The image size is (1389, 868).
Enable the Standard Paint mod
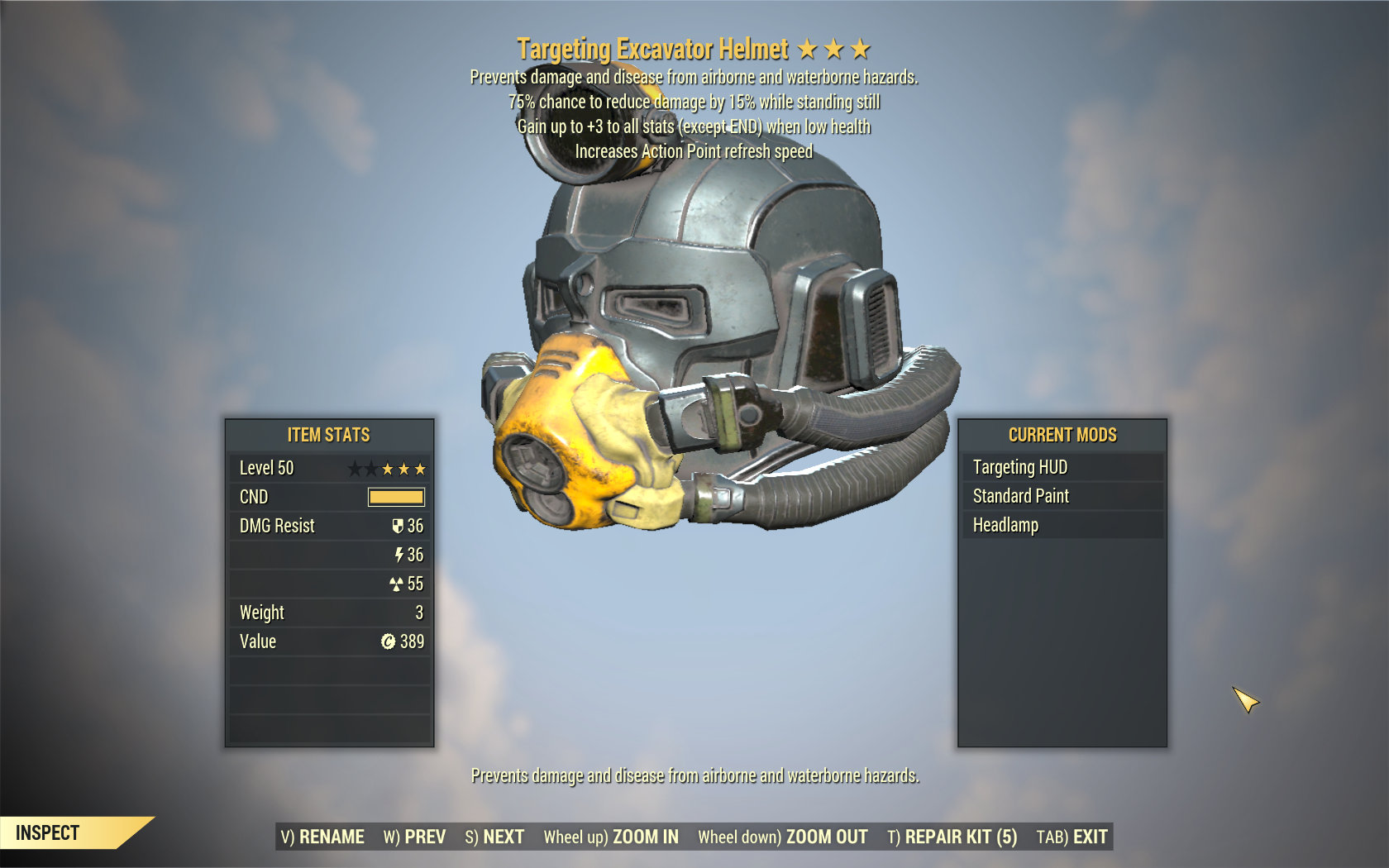(x=1062, y=496)
